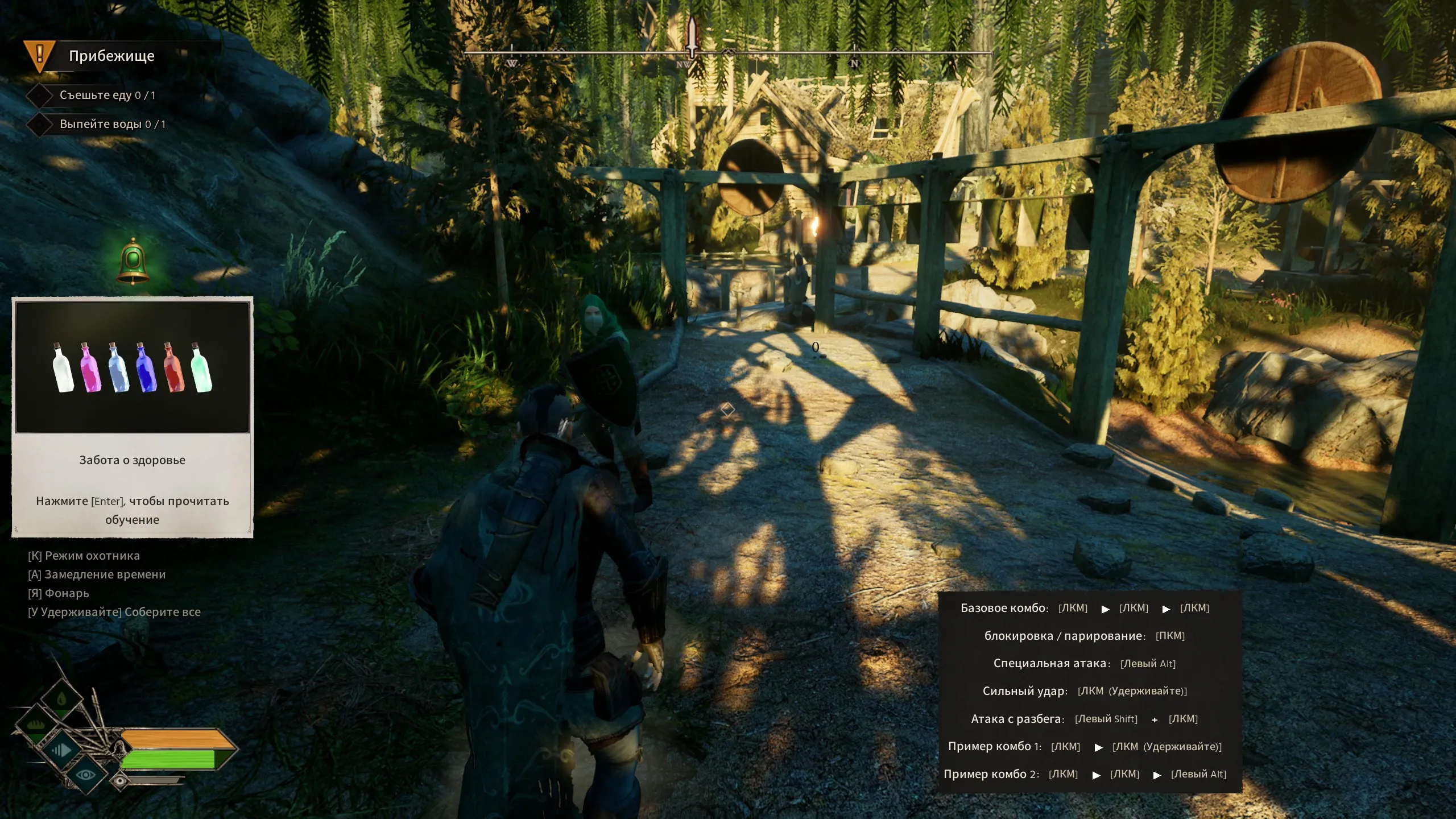This screenshot has height=819, width=1456.
Task: Open the Прибежище quest tracker header
Action: point(111,56)
